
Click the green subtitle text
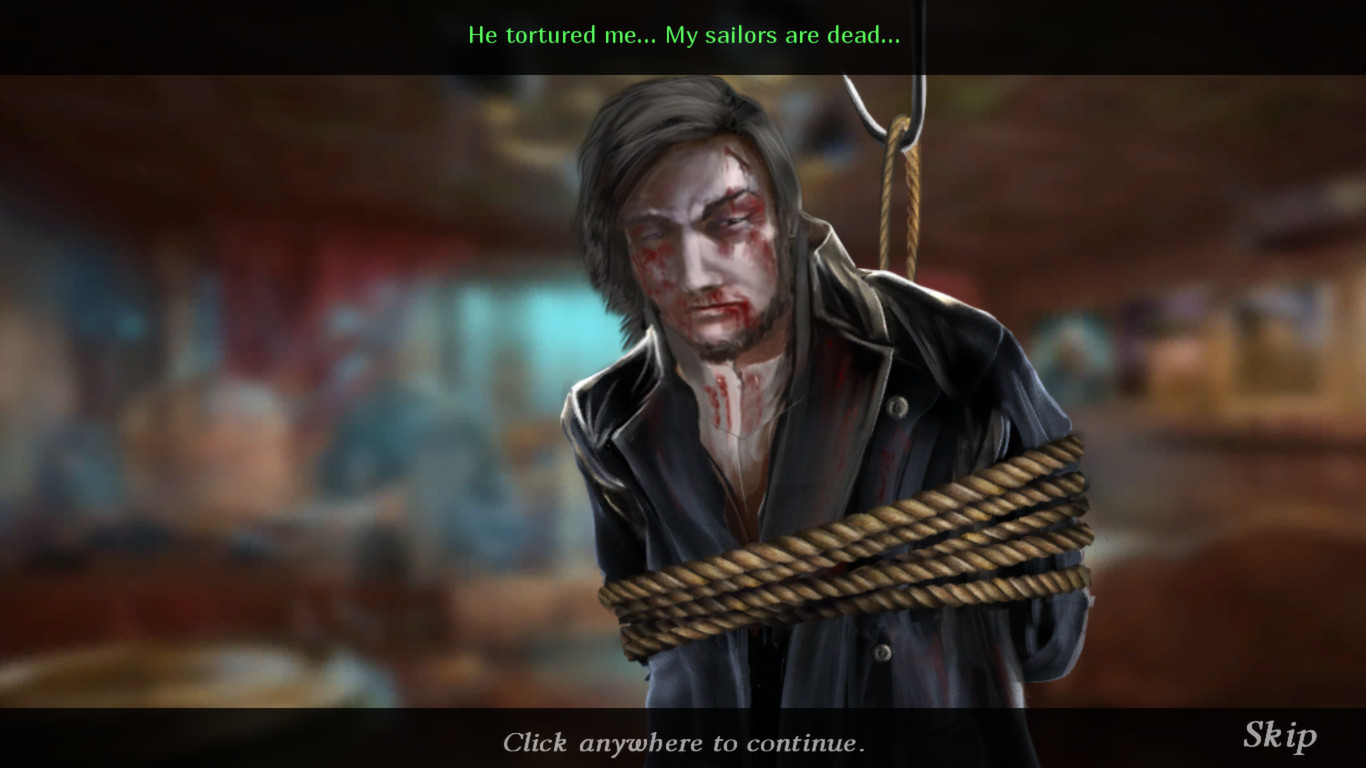683,35
